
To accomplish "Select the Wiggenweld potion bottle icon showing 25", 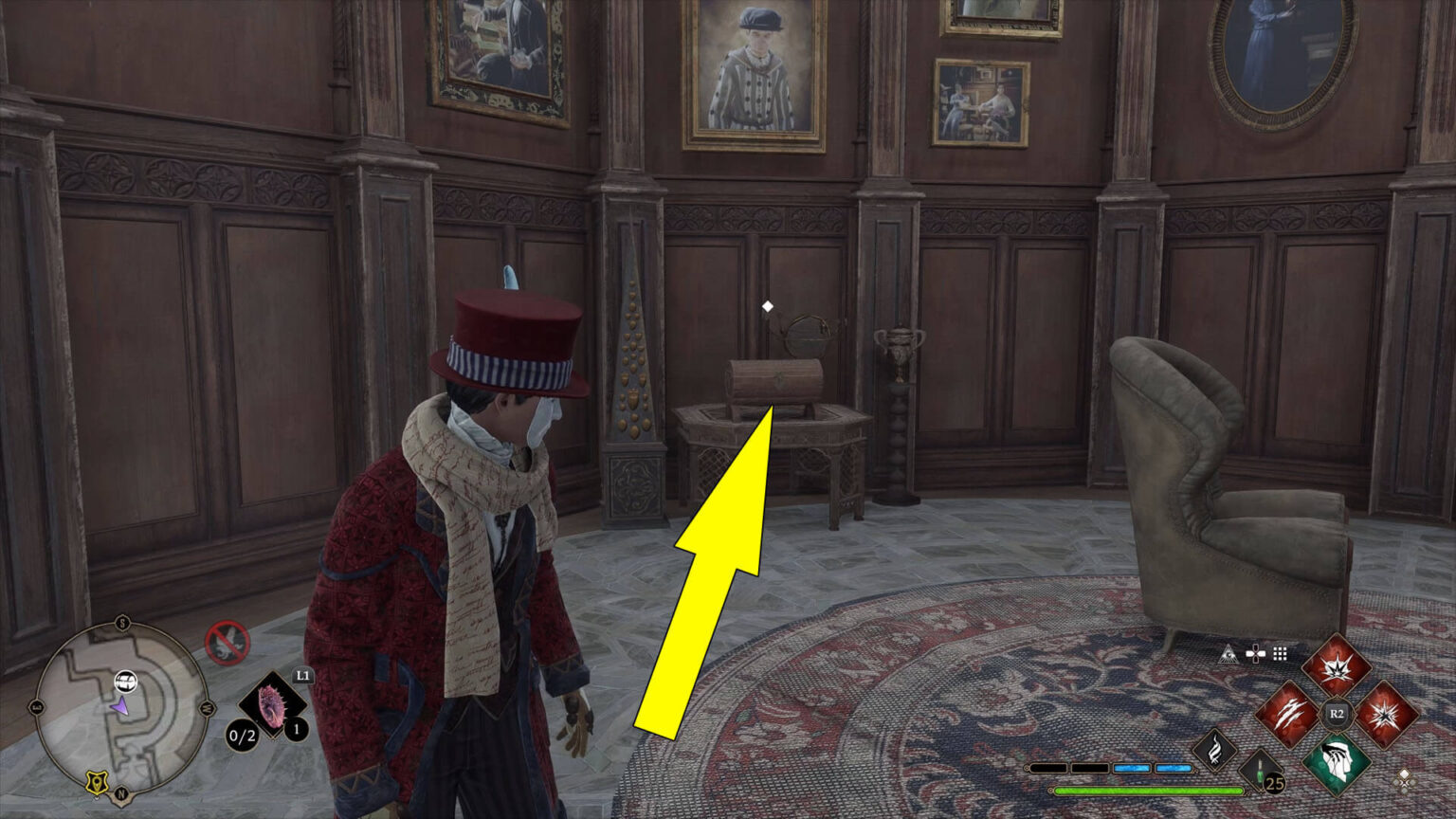I will tap(1260, 772).
